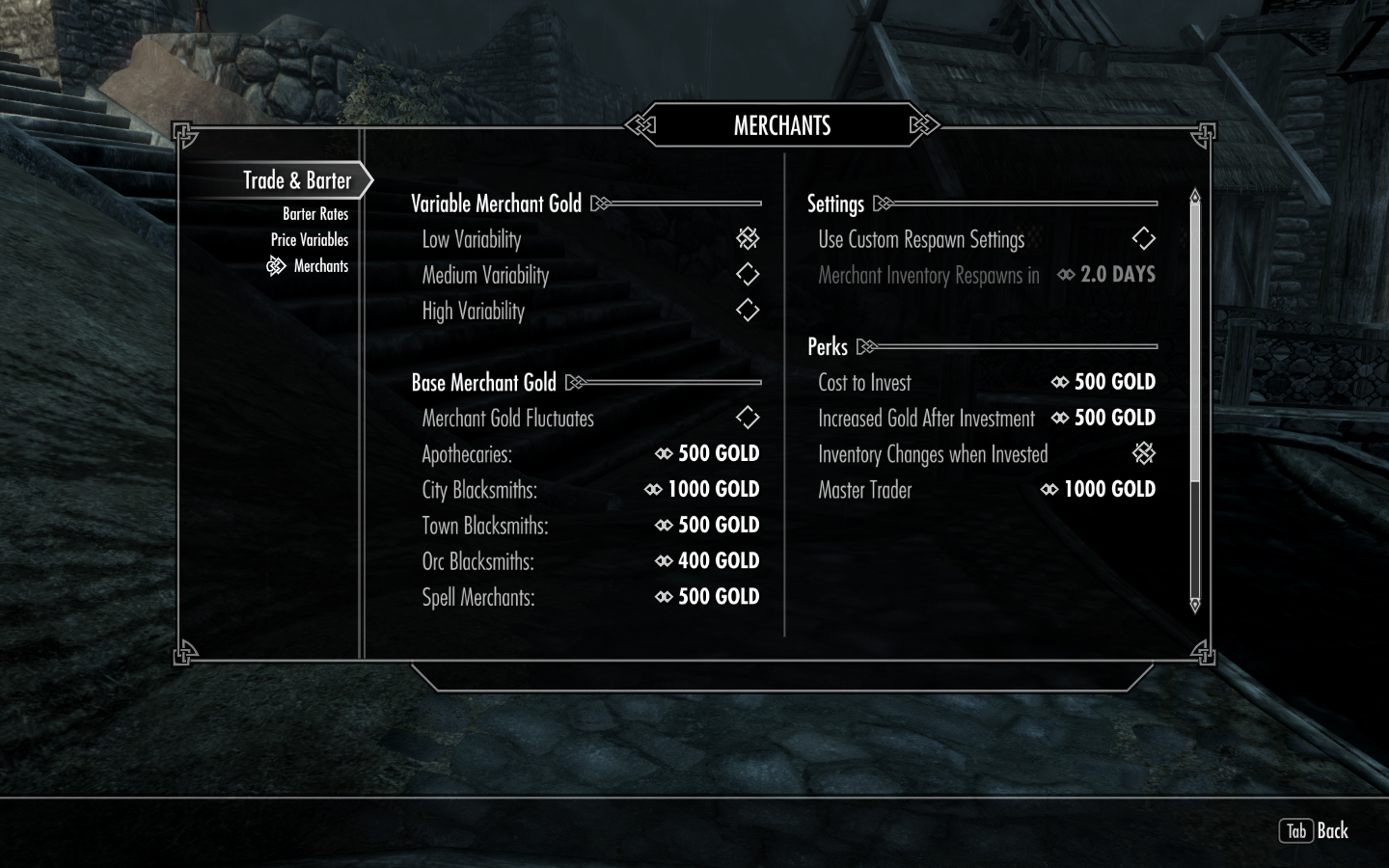The height and width of the screenshot is (868, 1389).
Task: Enable High Variability option
Action: click(x=748, y=311)
